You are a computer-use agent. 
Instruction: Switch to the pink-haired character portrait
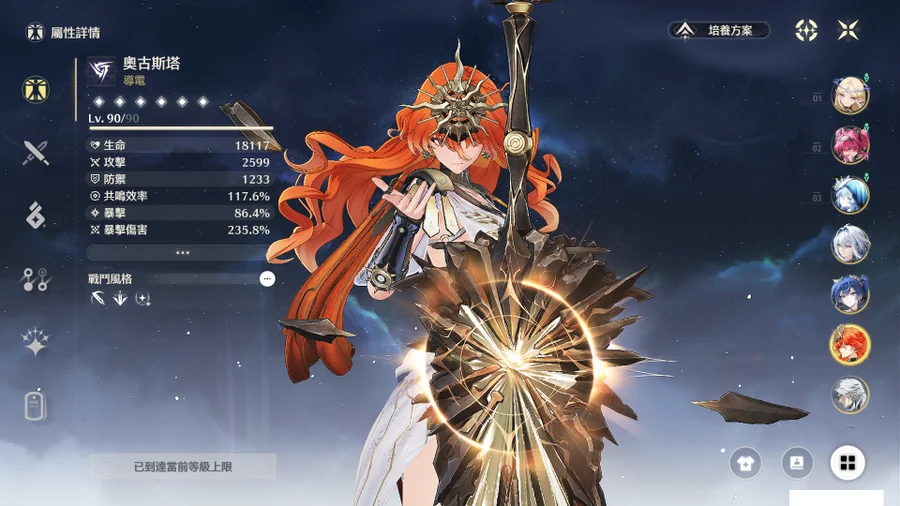pos(850,146)
